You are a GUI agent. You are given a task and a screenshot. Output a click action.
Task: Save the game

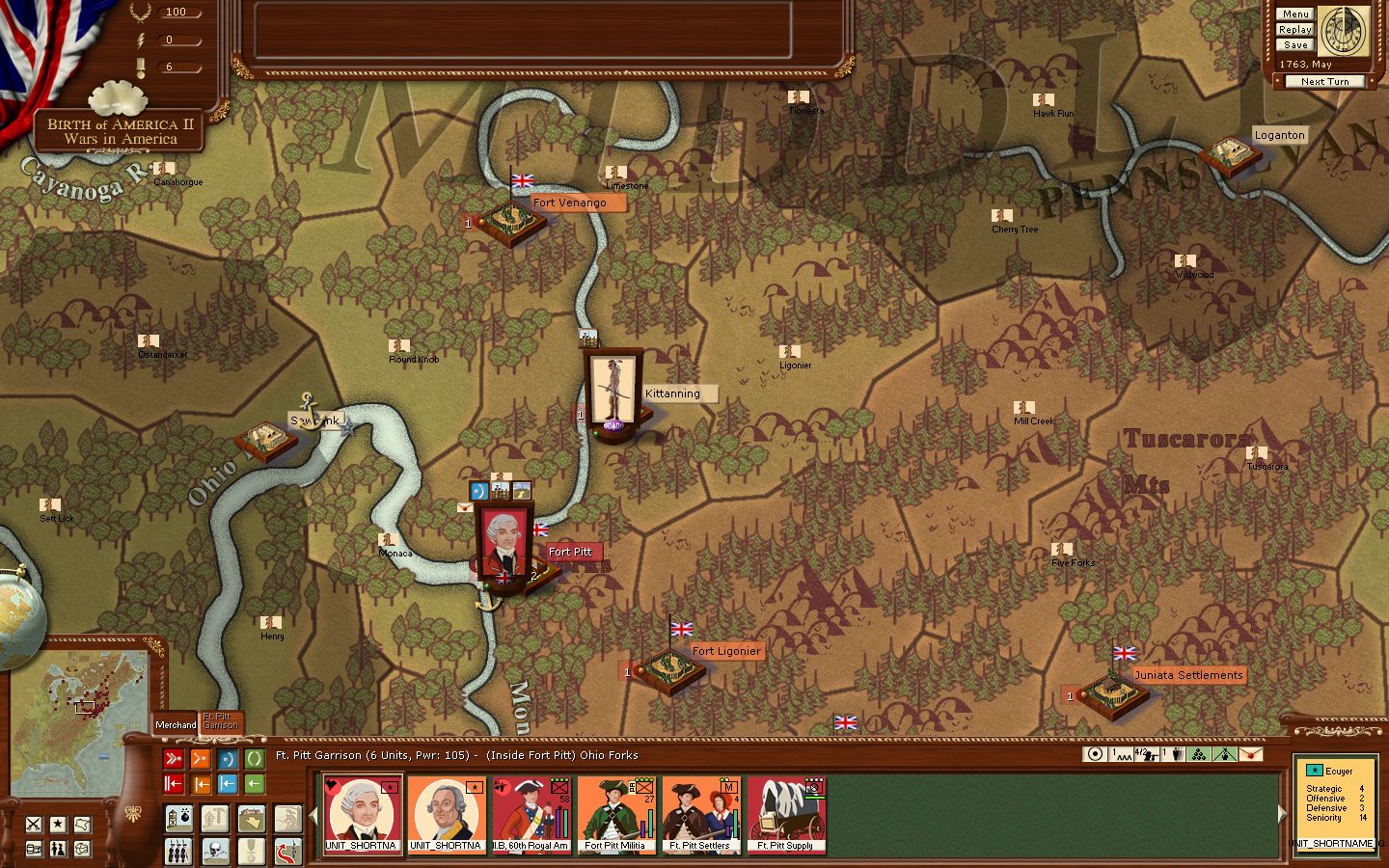coord(1294,44)
